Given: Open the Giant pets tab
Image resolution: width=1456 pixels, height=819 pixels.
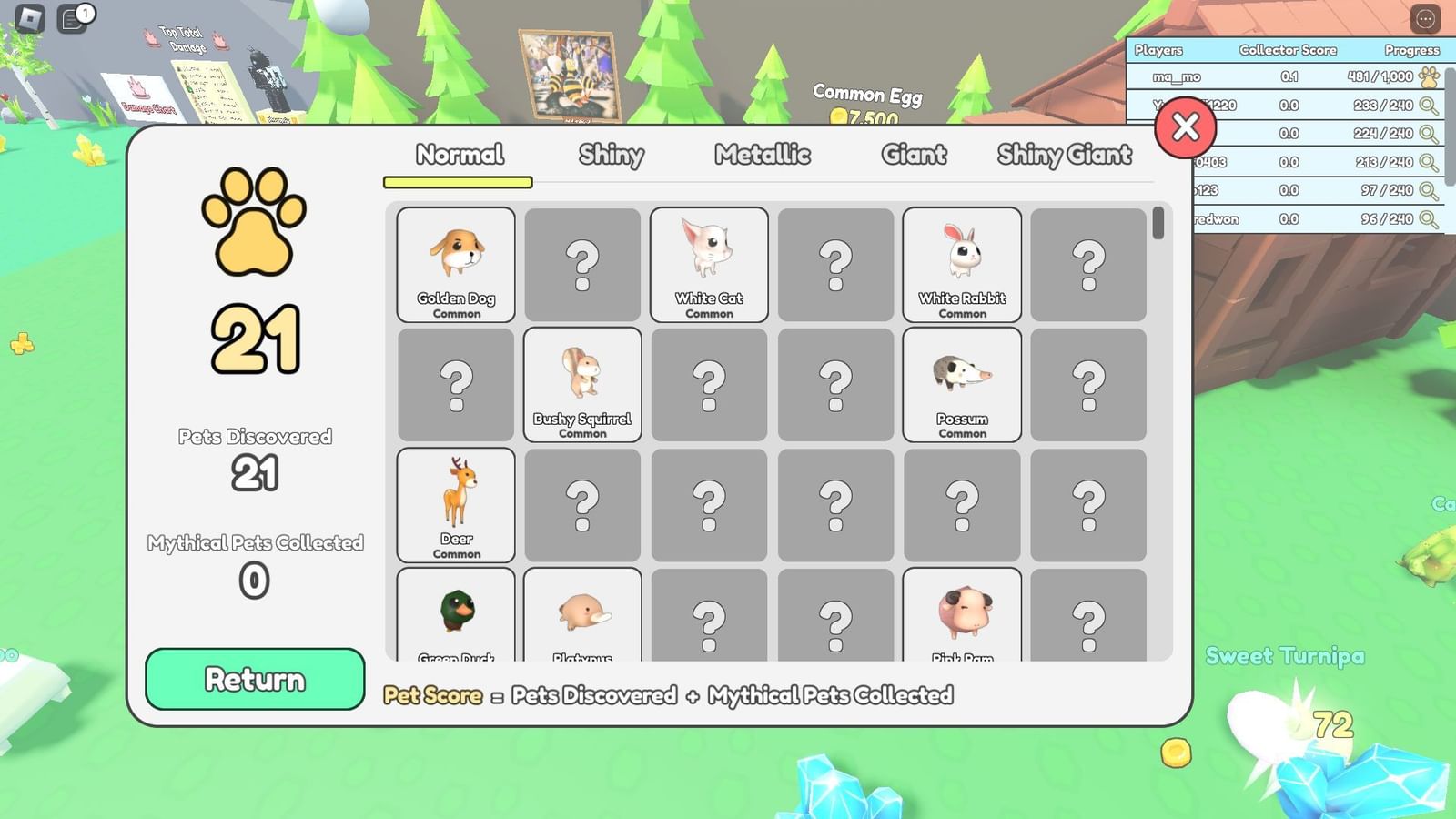Looking at the screenshot, I should [913, 155].
